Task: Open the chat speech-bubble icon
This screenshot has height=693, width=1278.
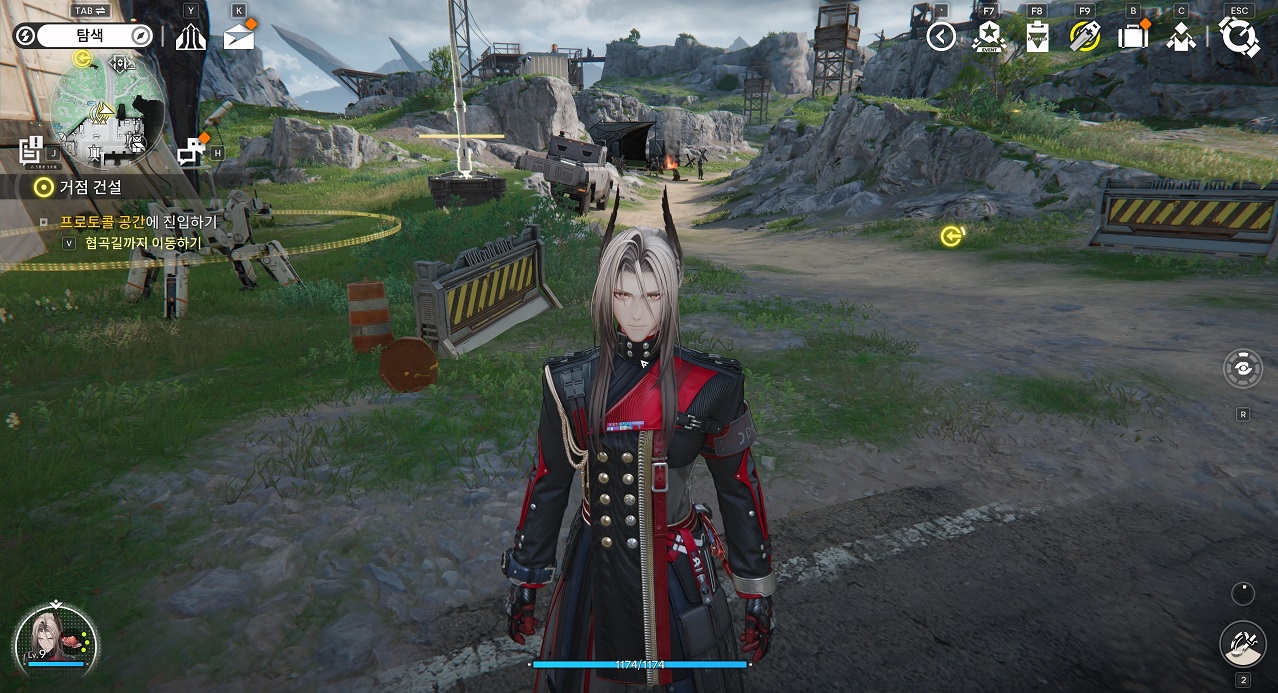Action: (x=191, y=151)
